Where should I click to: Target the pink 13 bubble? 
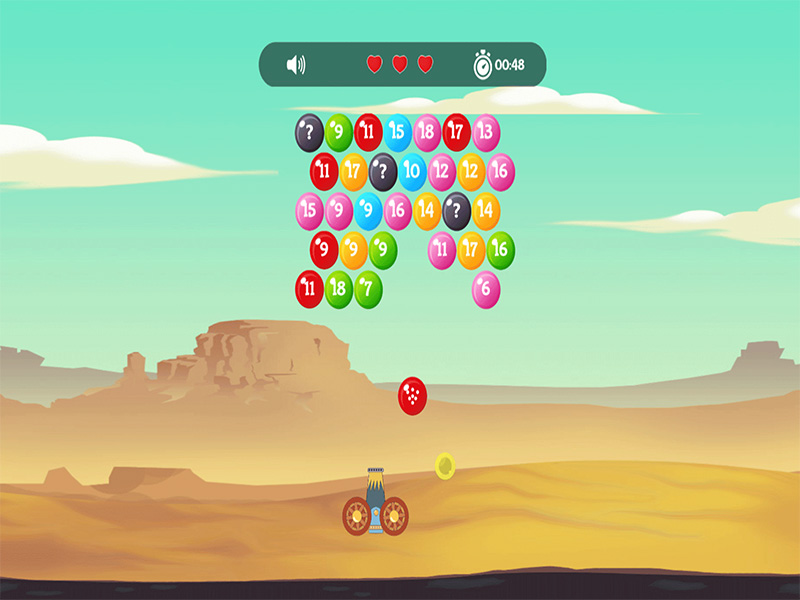point(486,132)
